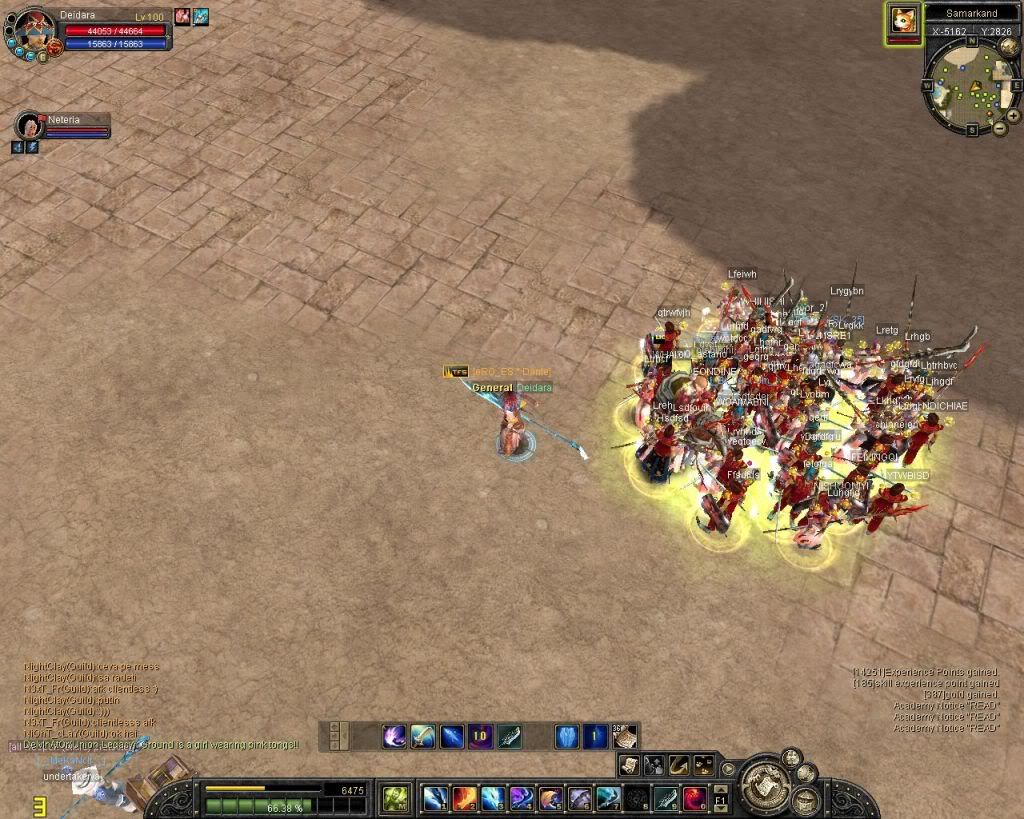1024x819 pixels.
Task: Open the orange cat pet window
Action: 903,22
